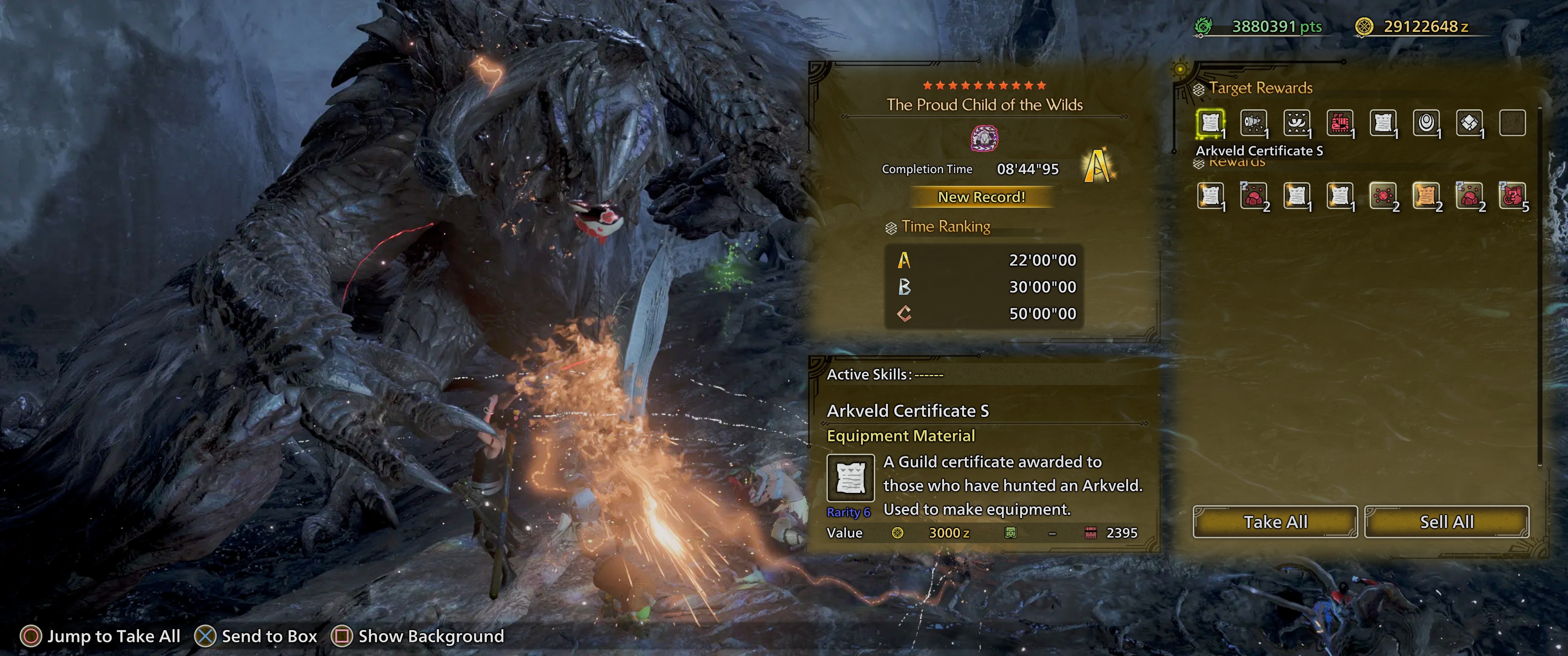Select the highlighted Arkveld Certificate S slot
The width and height of the screenshot is (1568, 656).
[1210, 123]
